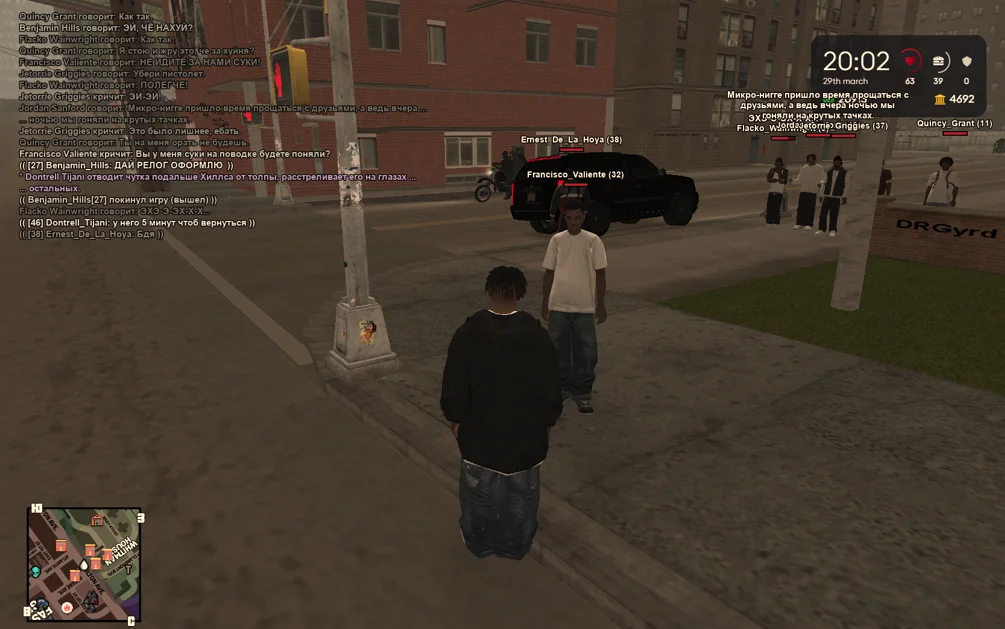Select the round fire marker on the minimap
This screenshot has width=1005, height=629.
[66, 607]
